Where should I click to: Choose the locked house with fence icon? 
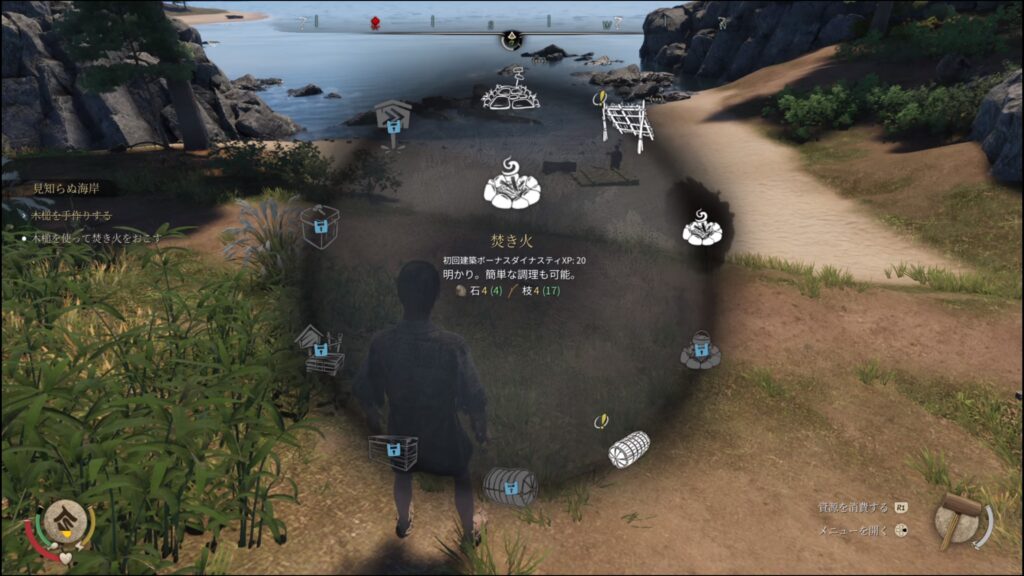[321, 352]
